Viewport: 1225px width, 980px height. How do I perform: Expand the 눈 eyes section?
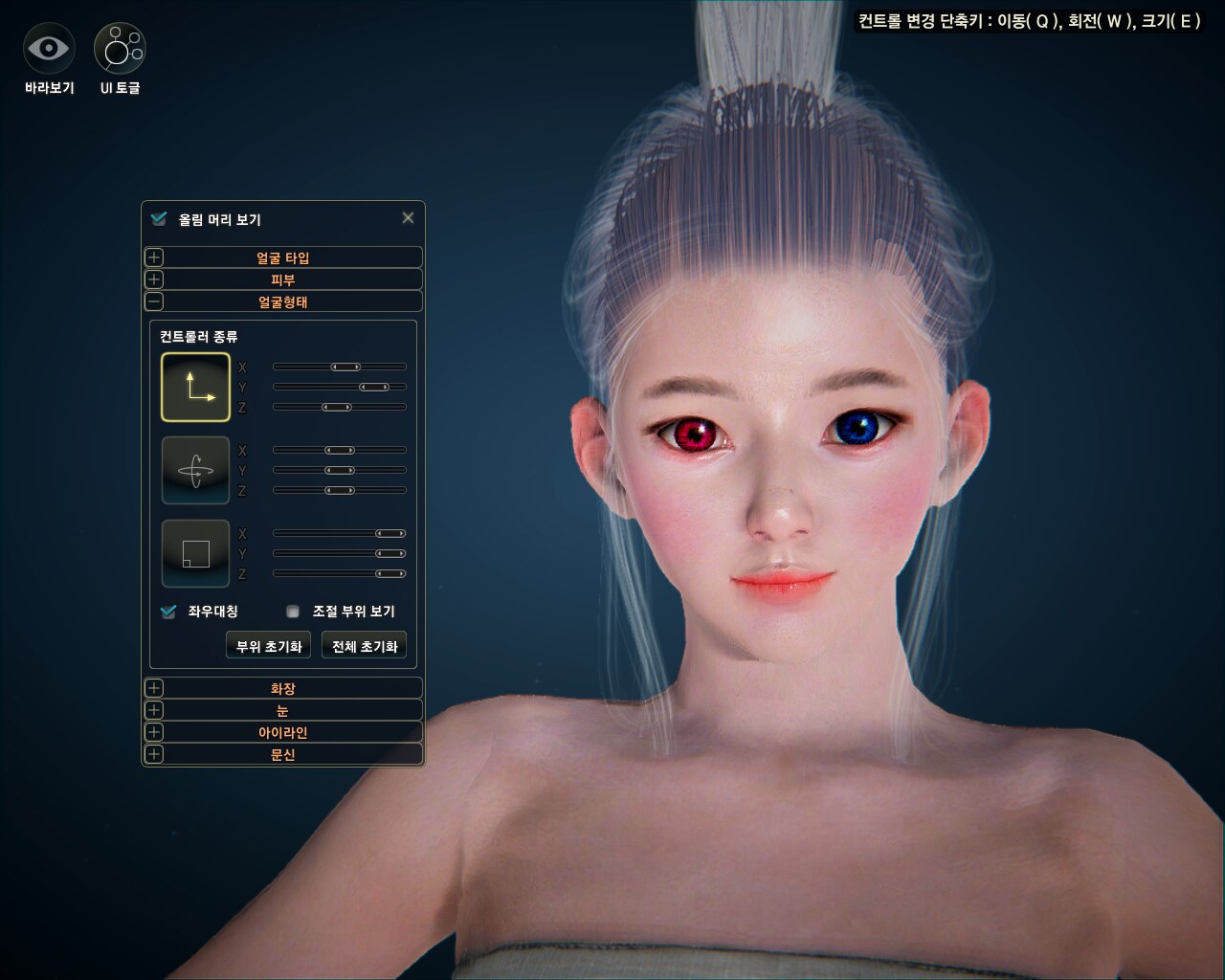[154, 710]
